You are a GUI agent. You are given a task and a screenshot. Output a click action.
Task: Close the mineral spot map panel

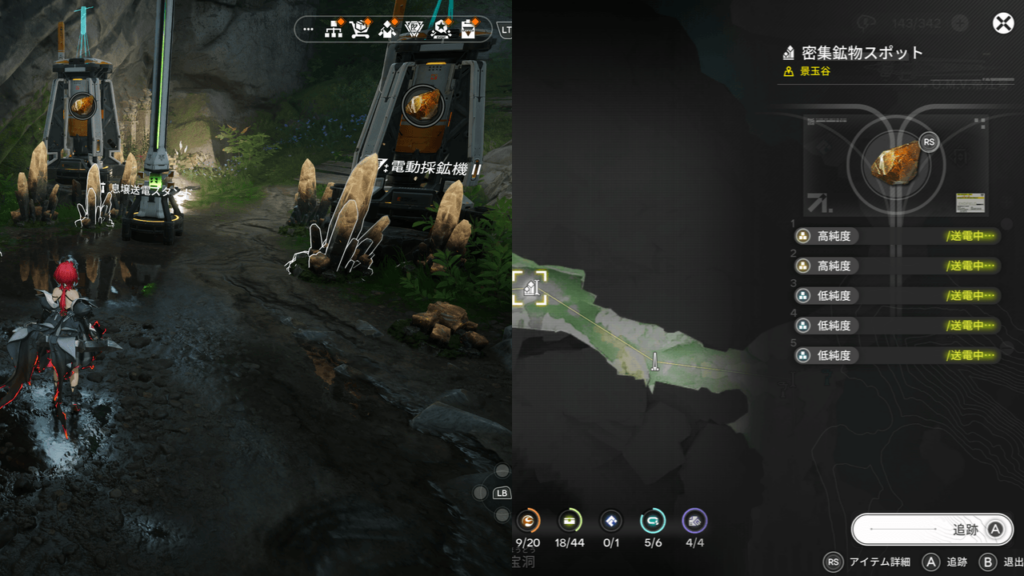click(1002, 25)
